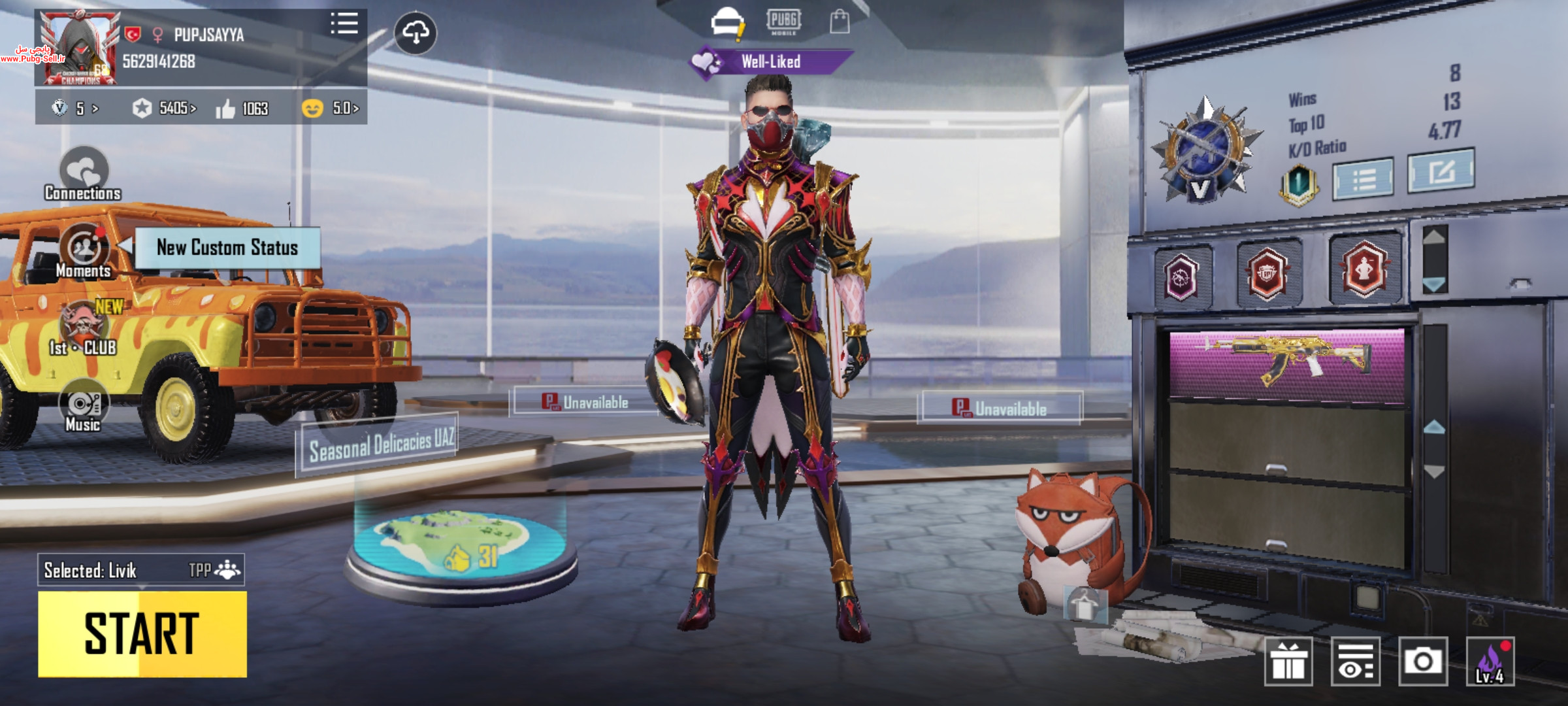
Task: Open the Lv.4 purple flame icon
Action: [1490, 662]
